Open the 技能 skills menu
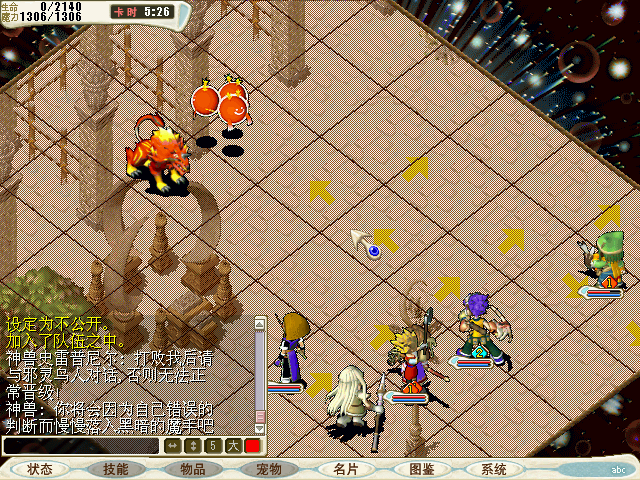The width and height of the screenshot is (640, 480). coord(115,469)
